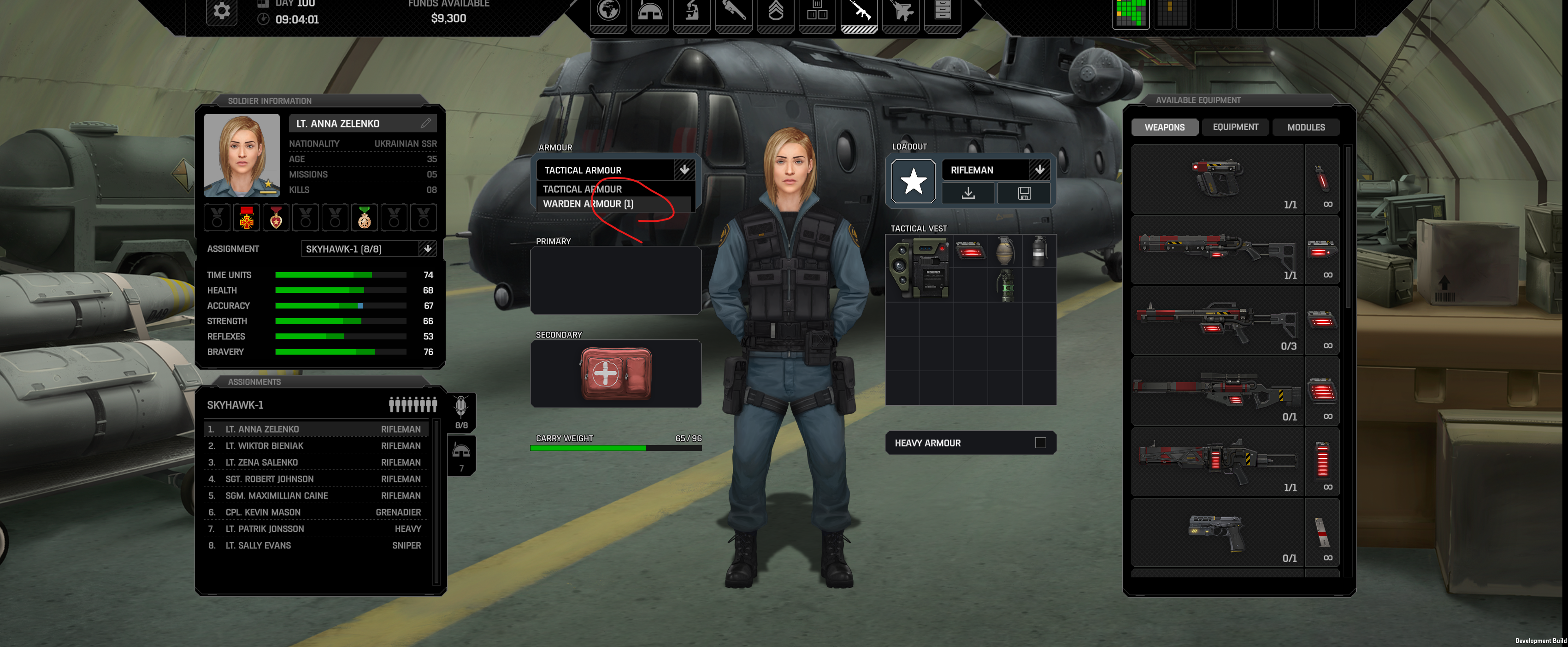The width and height of the screenshot is (1568, 647).
Task: Open the globe geoscape screen
Action: tap(608, 11)
